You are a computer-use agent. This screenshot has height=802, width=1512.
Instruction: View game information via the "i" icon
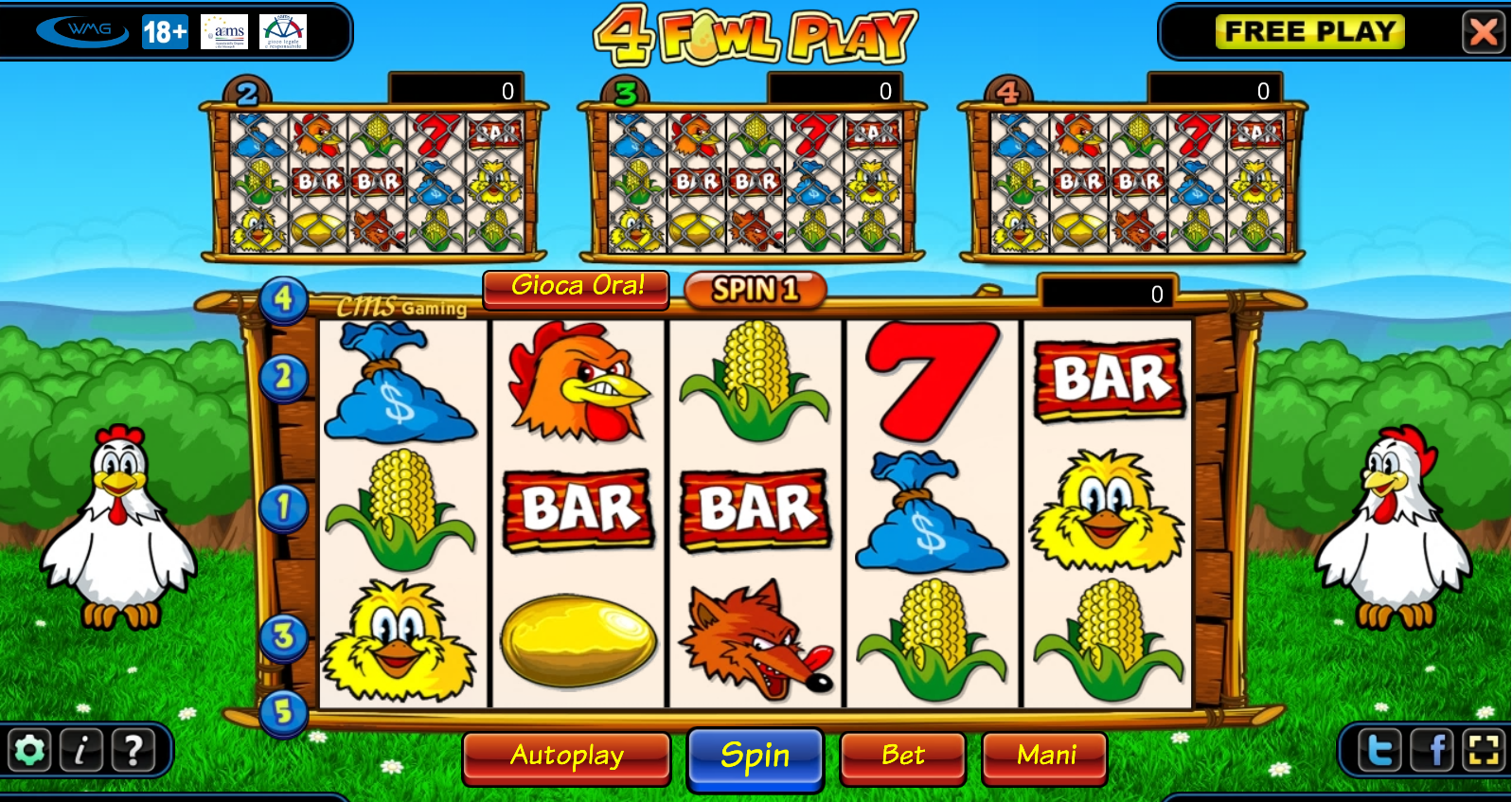pos(80,751)
